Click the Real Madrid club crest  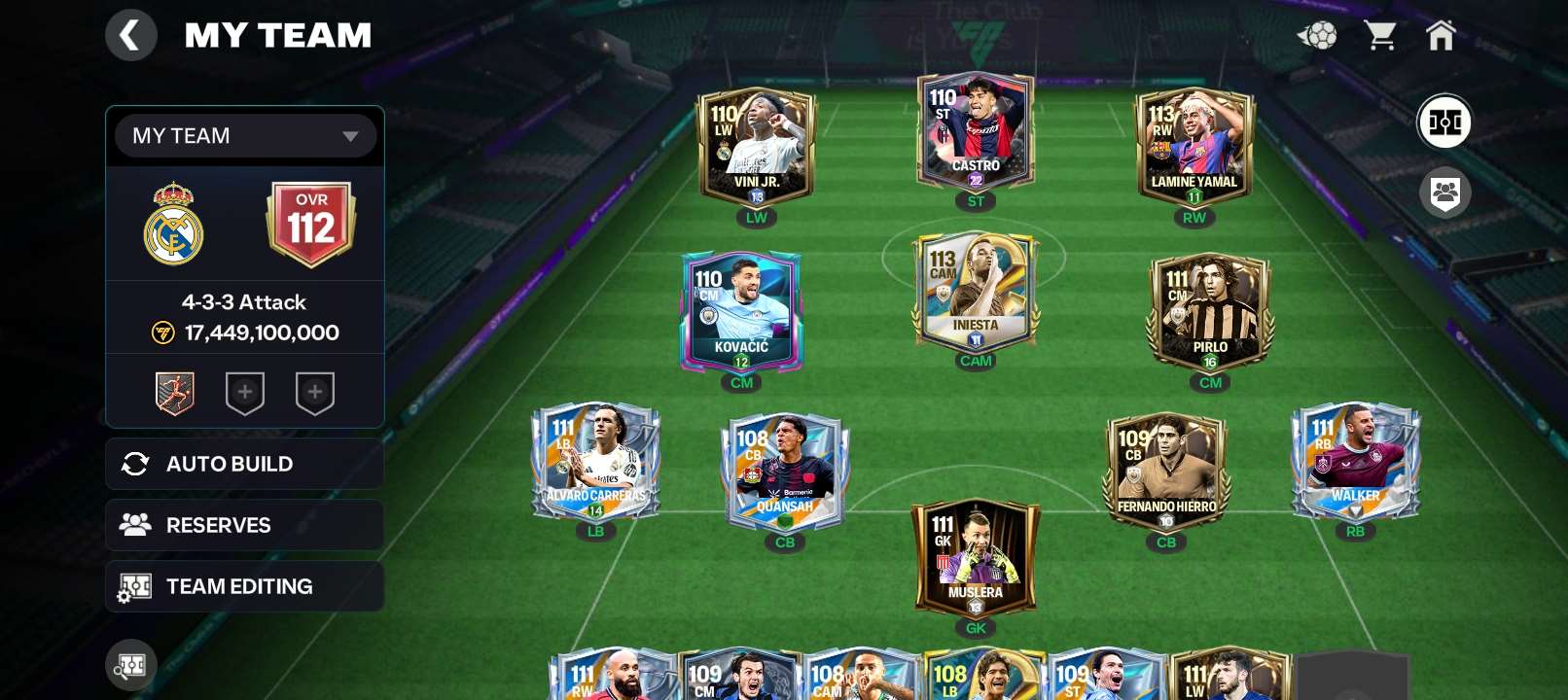[175, 222]
